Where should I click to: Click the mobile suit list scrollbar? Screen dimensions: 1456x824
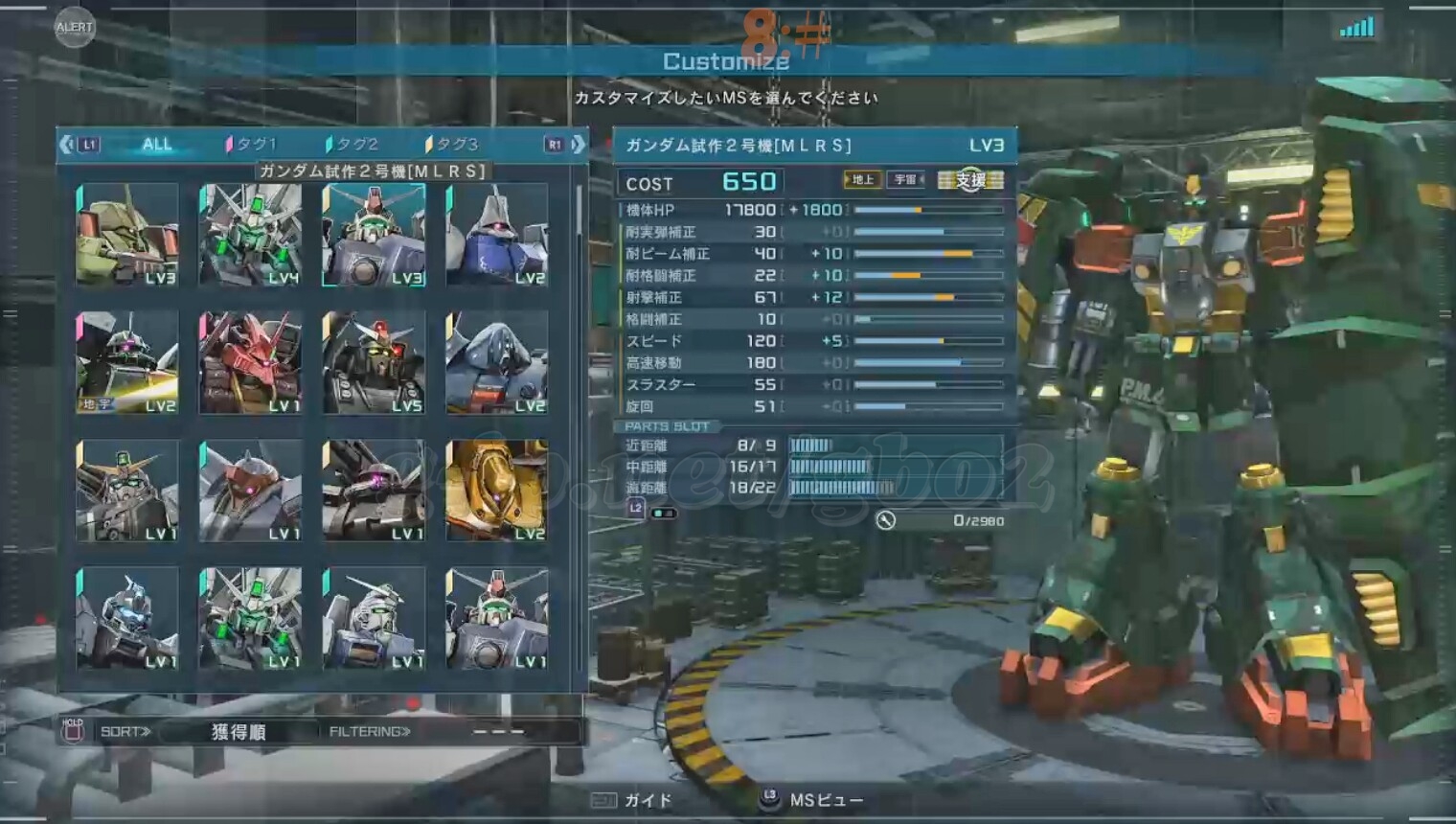579,211
